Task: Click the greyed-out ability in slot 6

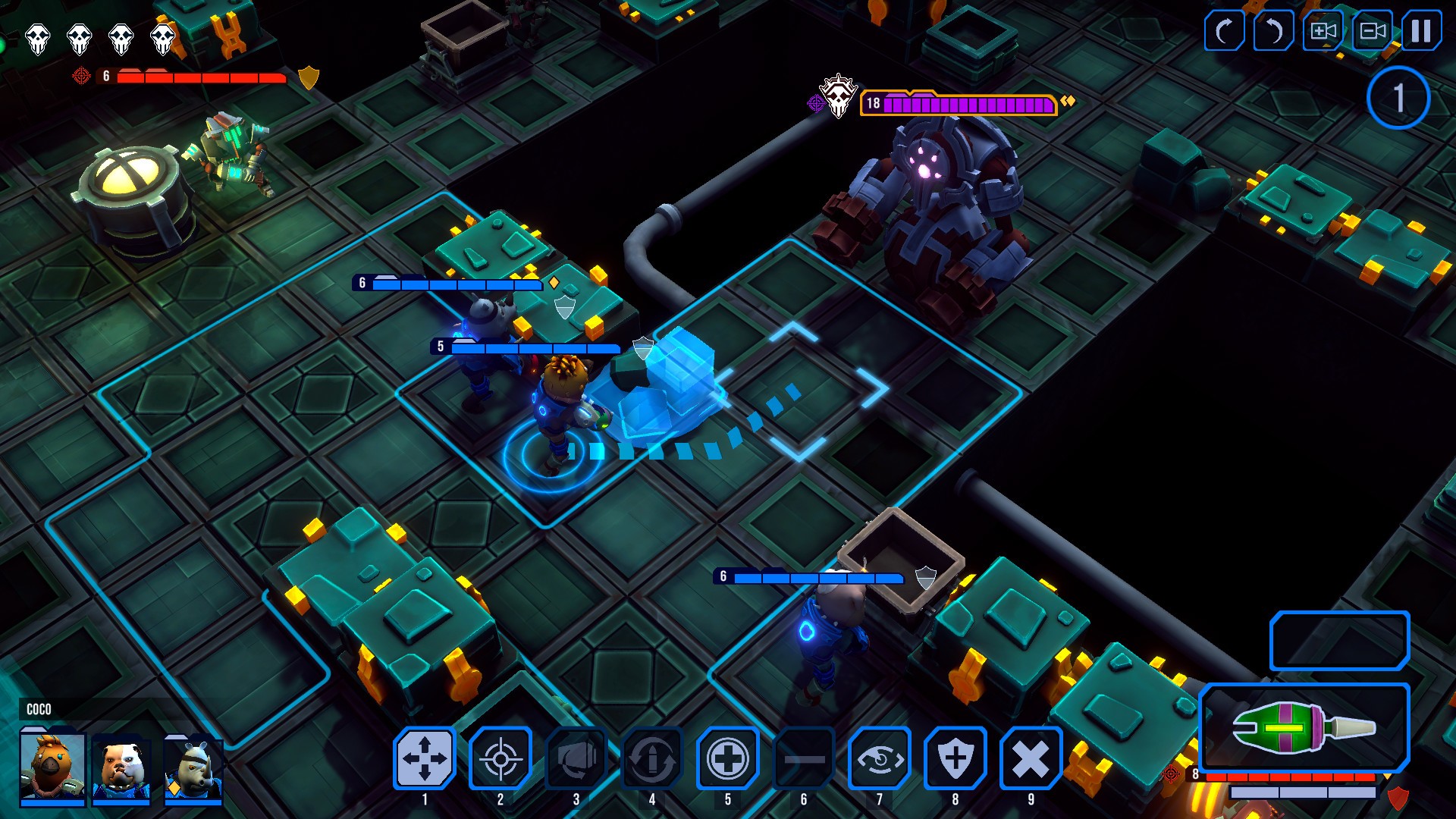Action: (x=803, y=758)
